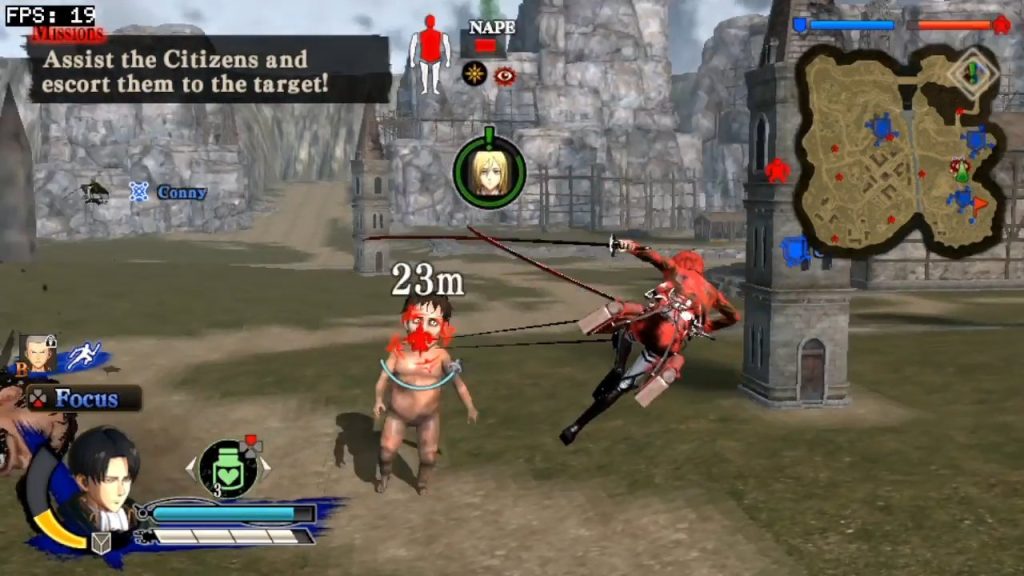
Task: Click the golden sun status icon
Action: pos(474,74)
